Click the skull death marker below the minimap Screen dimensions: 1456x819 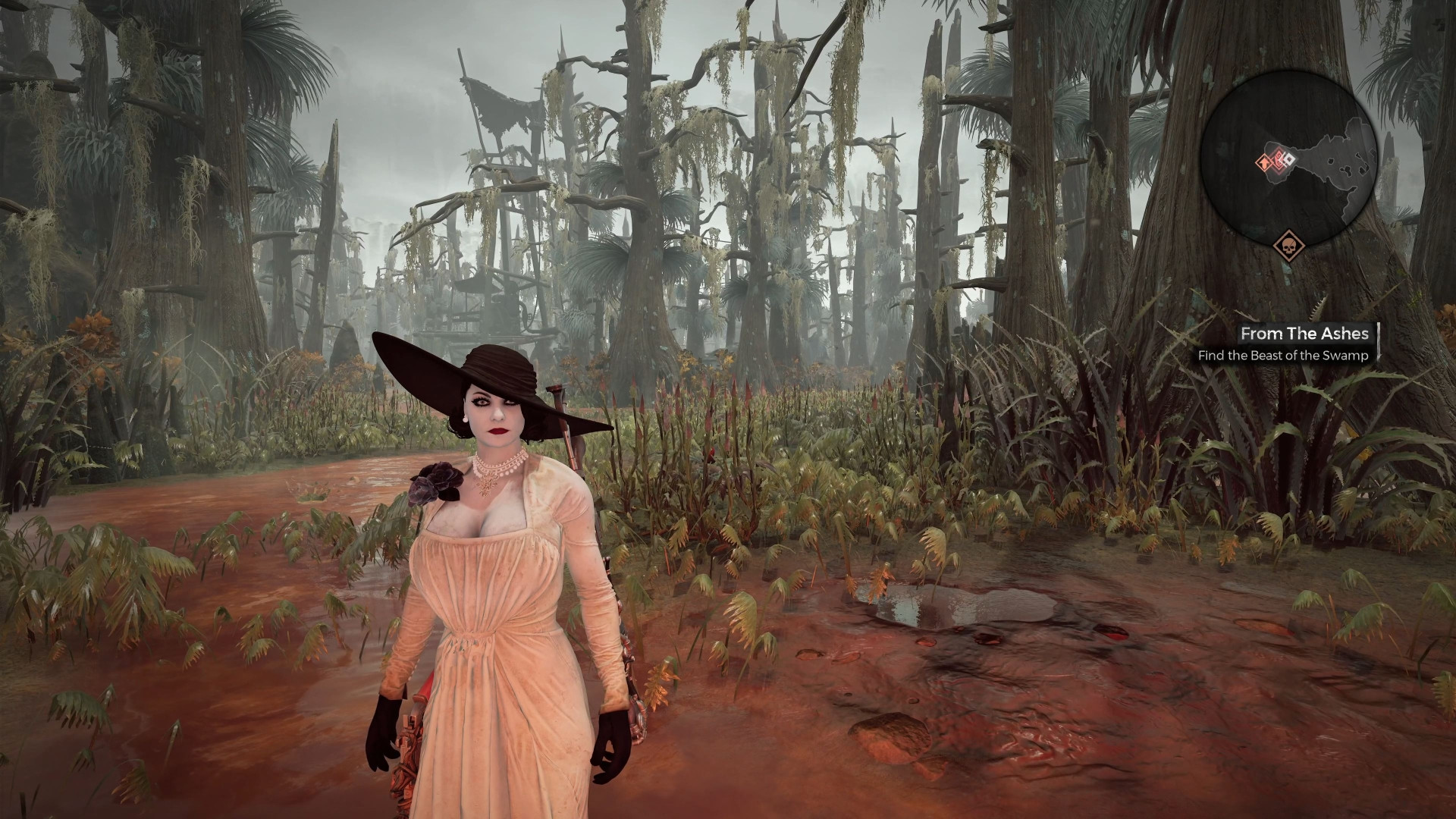click(1288, 246)
